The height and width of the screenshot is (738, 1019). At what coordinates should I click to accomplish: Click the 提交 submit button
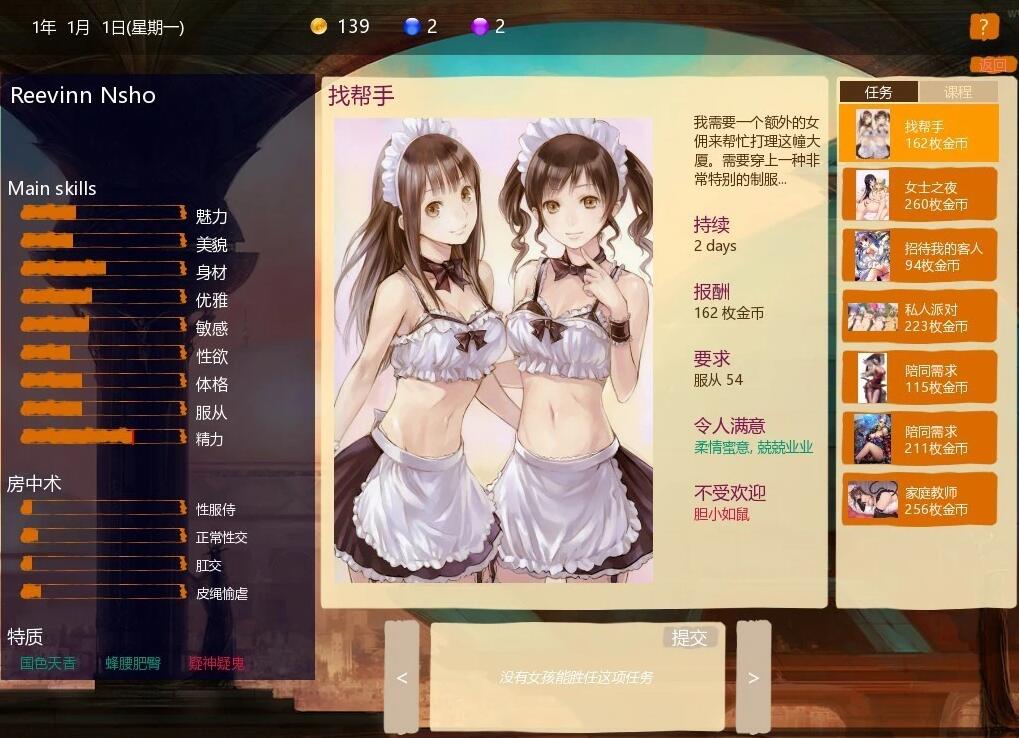tap(689, 637)
